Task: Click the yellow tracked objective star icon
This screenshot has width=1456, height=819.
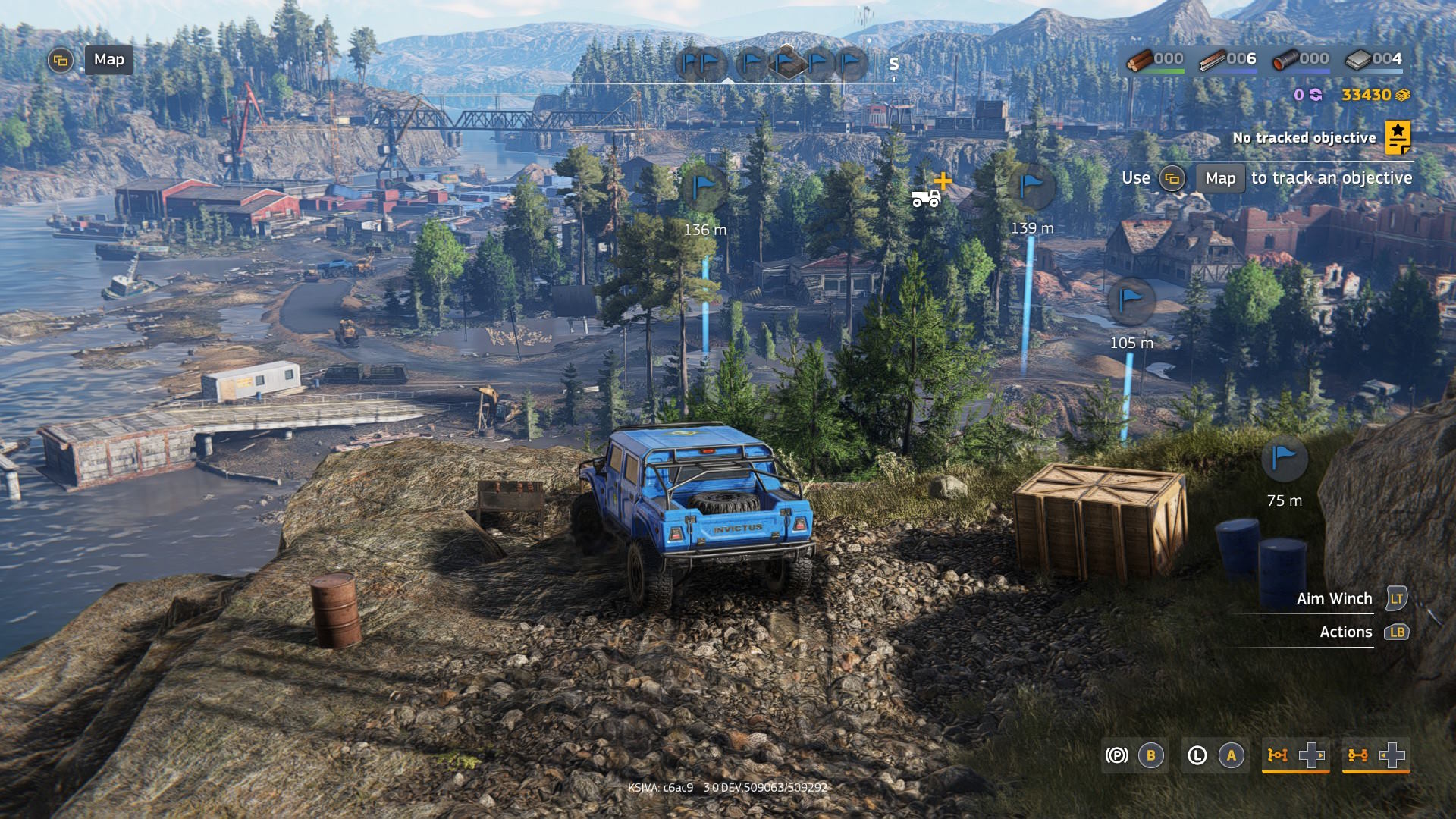Action: point(1398,138)
